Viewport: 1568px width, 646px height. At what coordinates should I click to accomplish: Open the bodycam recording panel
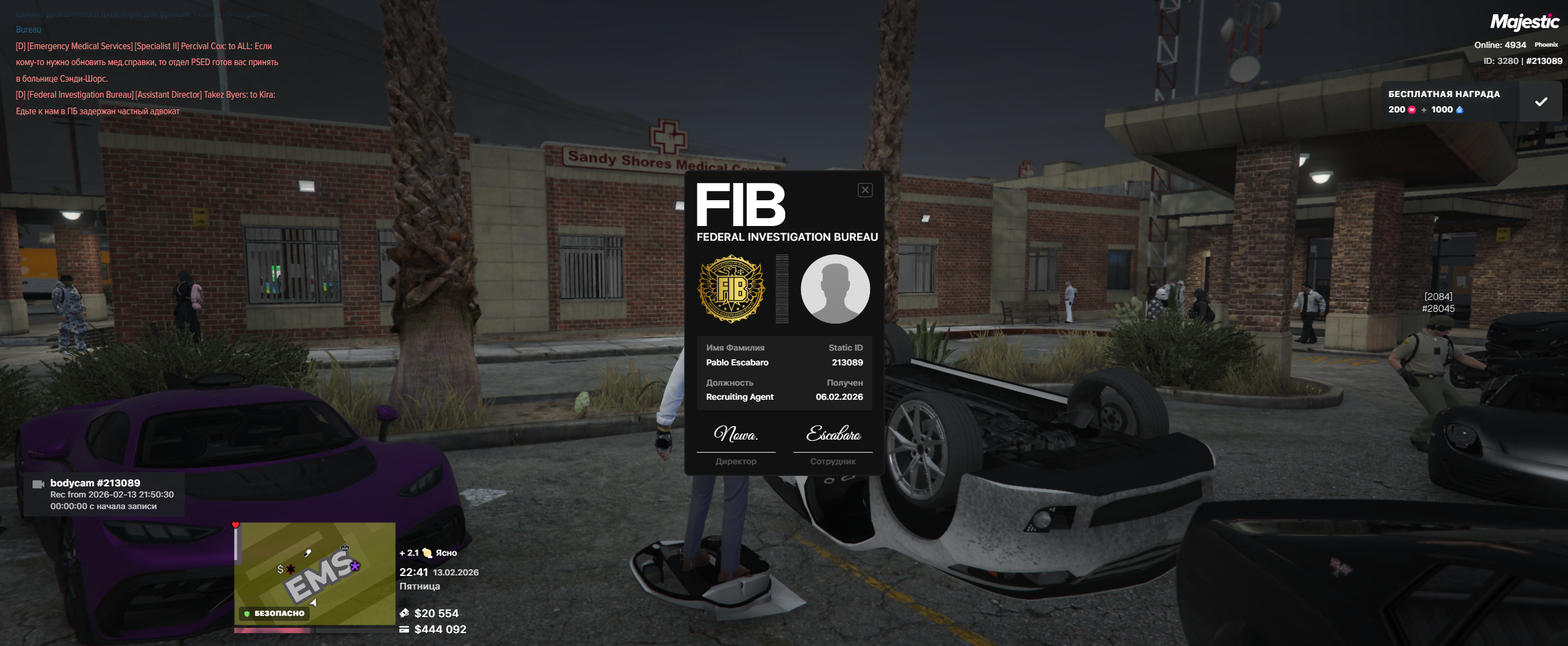(103, 494)
